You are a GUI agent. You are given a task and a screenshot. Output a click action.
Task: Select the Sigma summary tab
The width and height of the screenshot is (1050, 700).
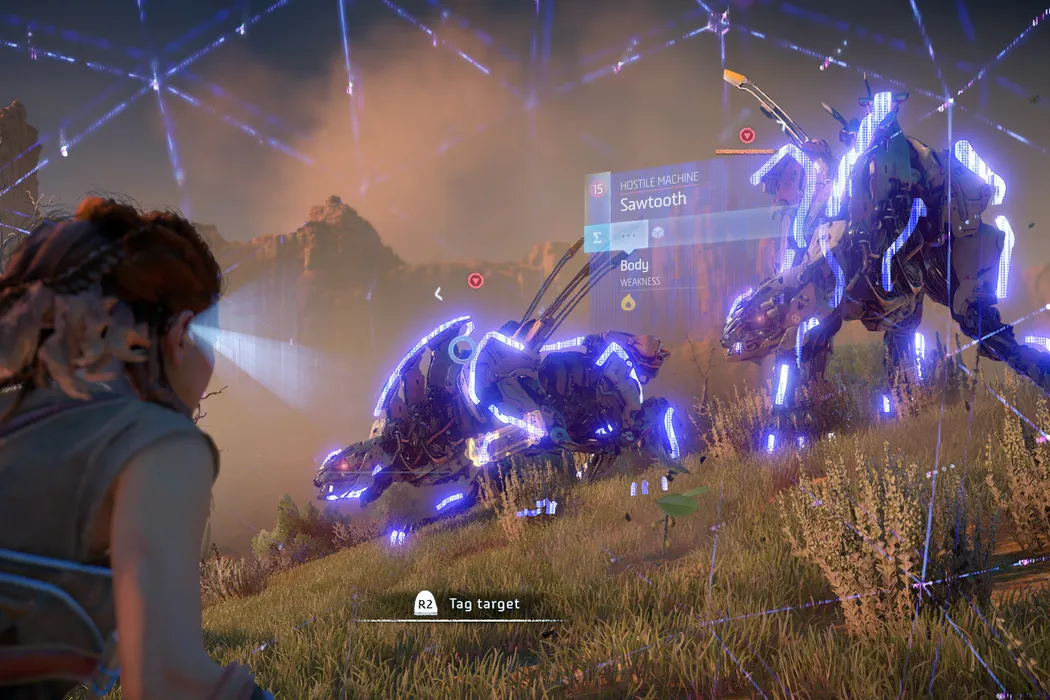[x=598, y=237]
